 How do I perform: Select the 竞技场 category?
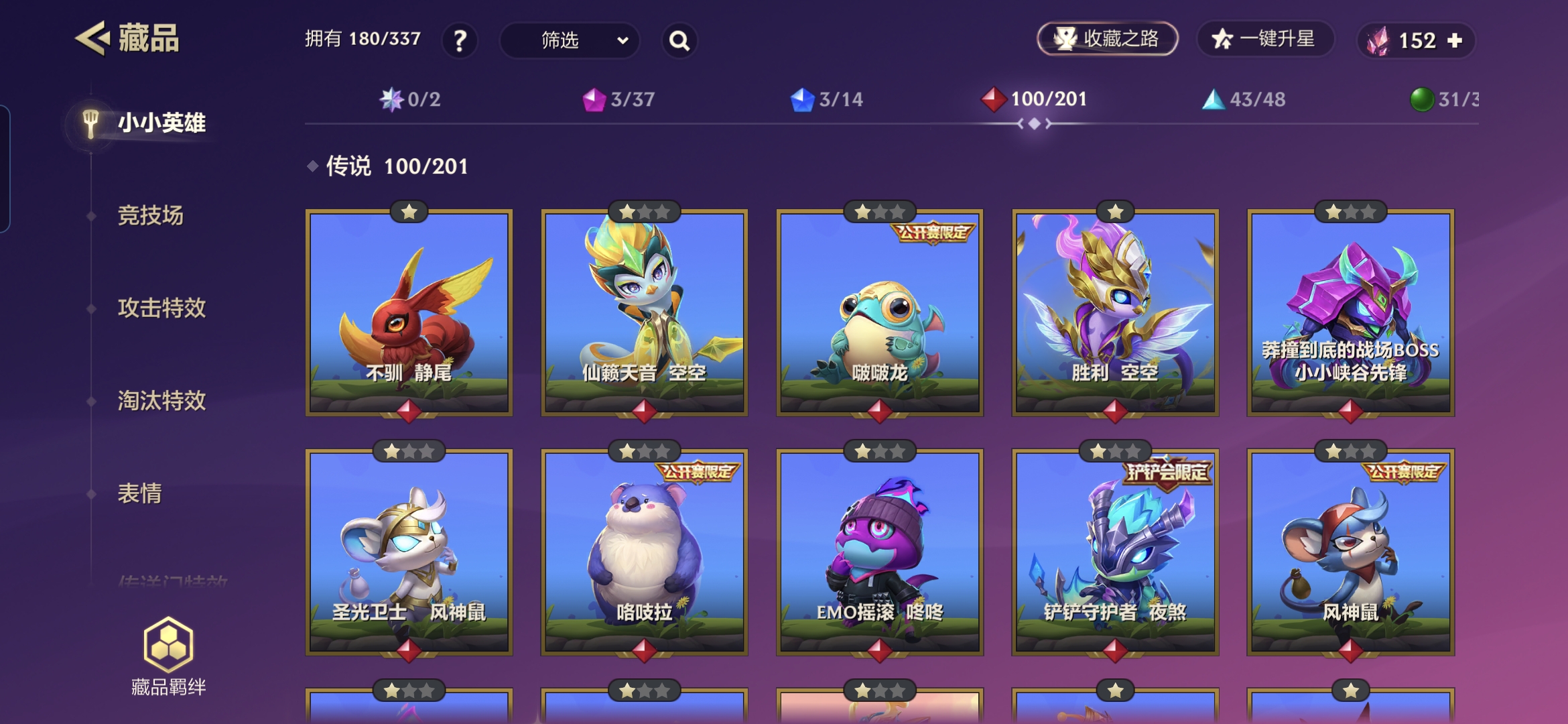click(x=151, y=216)
